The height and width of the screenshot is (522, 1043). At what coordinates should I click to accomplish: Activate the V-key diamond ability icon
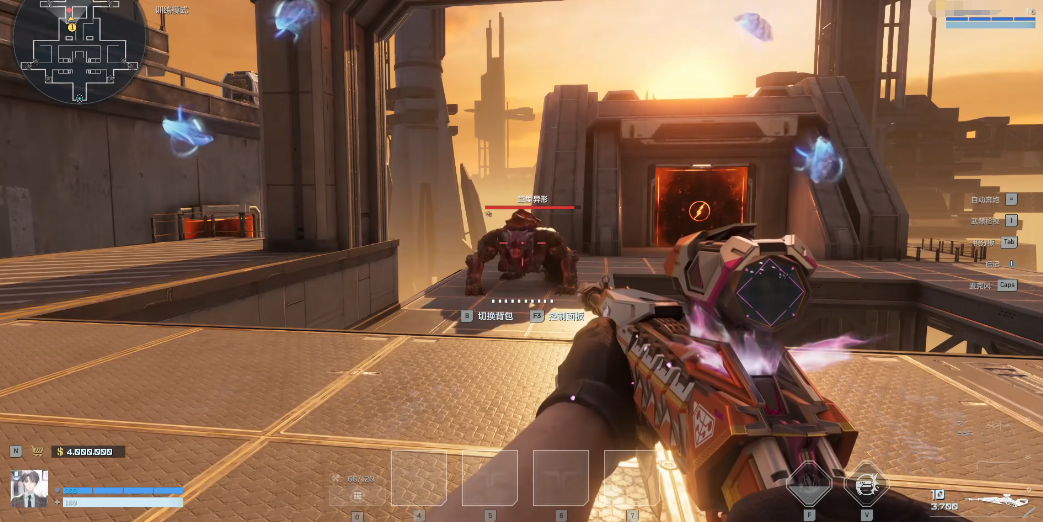tap(866, 486)
